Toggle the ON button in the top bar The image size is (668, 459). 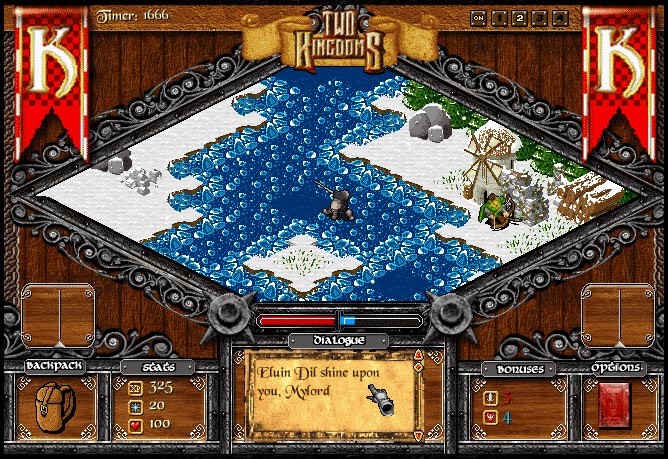point(478,17)
